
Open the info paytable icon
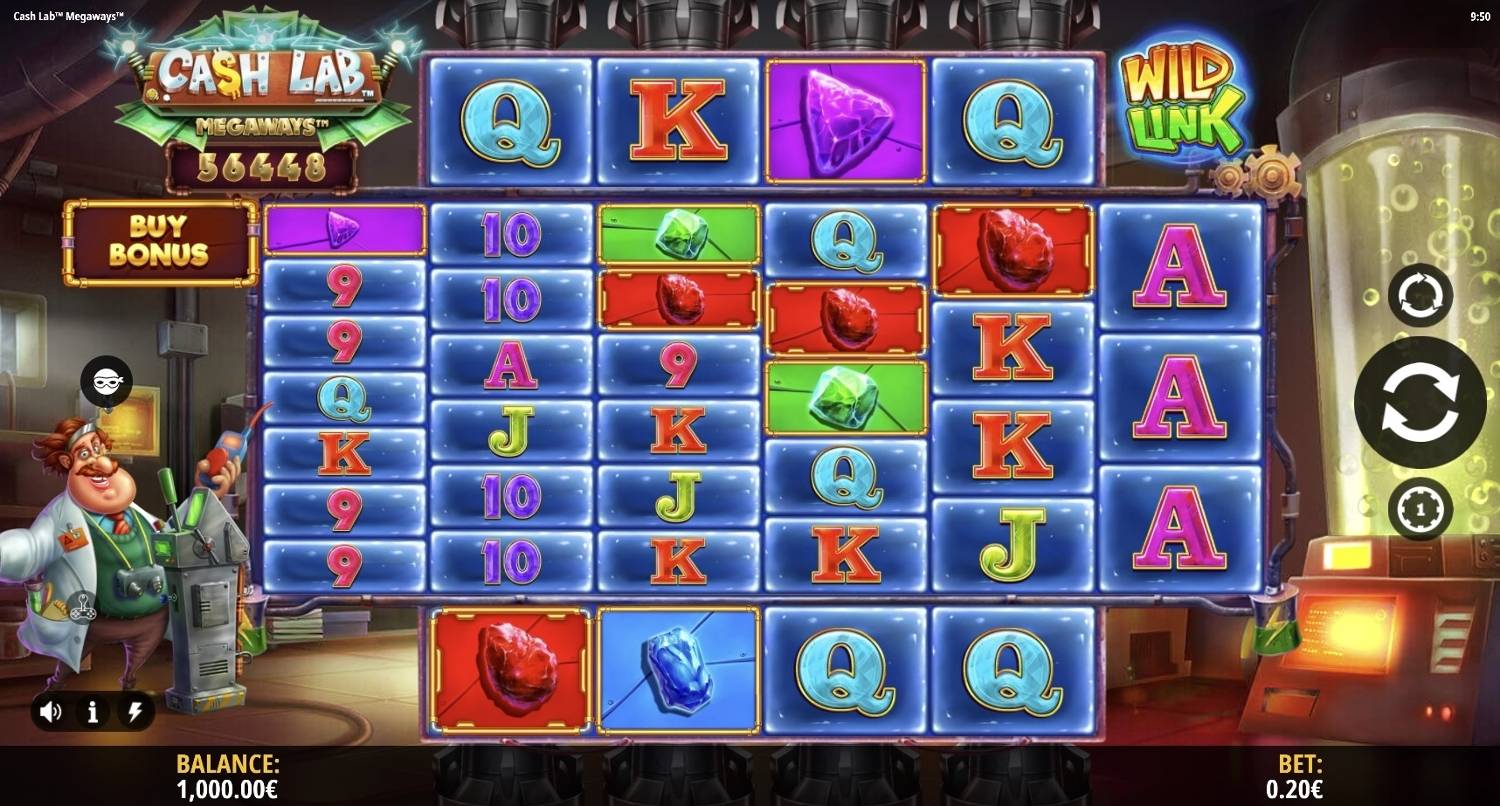(x=92, y=712)
